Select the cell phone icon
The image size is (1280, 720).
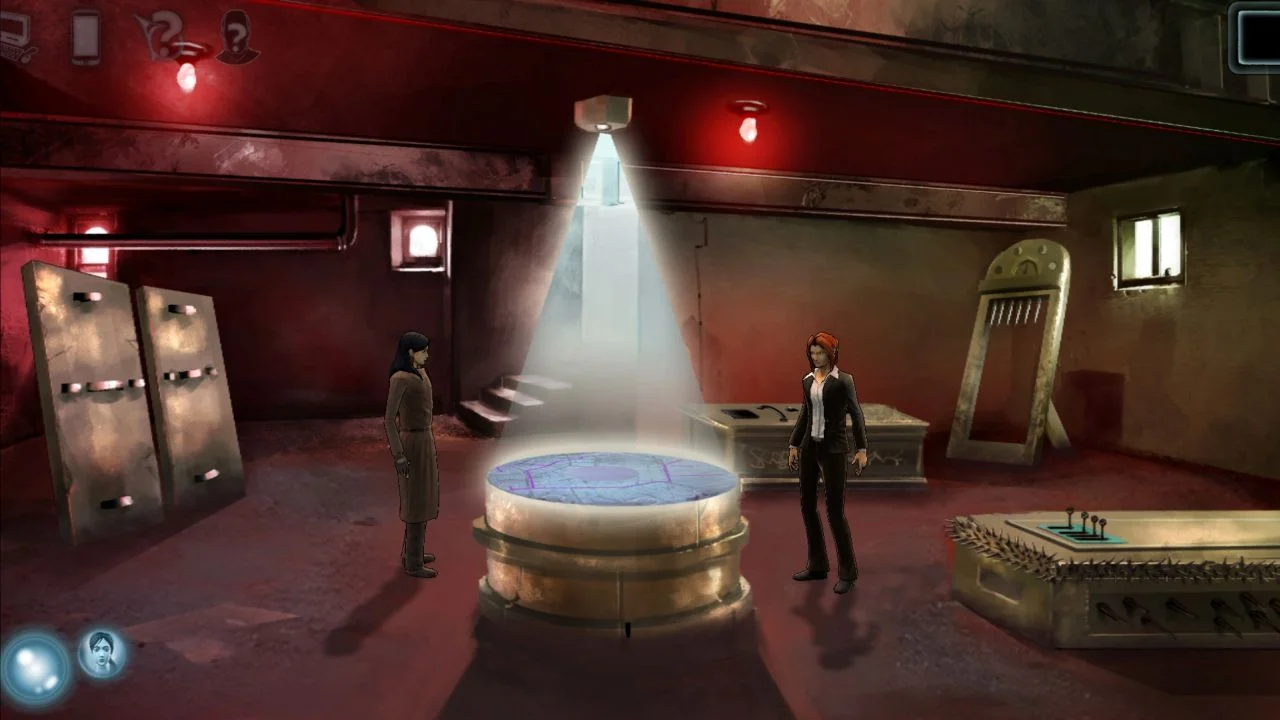pos(85,32)
